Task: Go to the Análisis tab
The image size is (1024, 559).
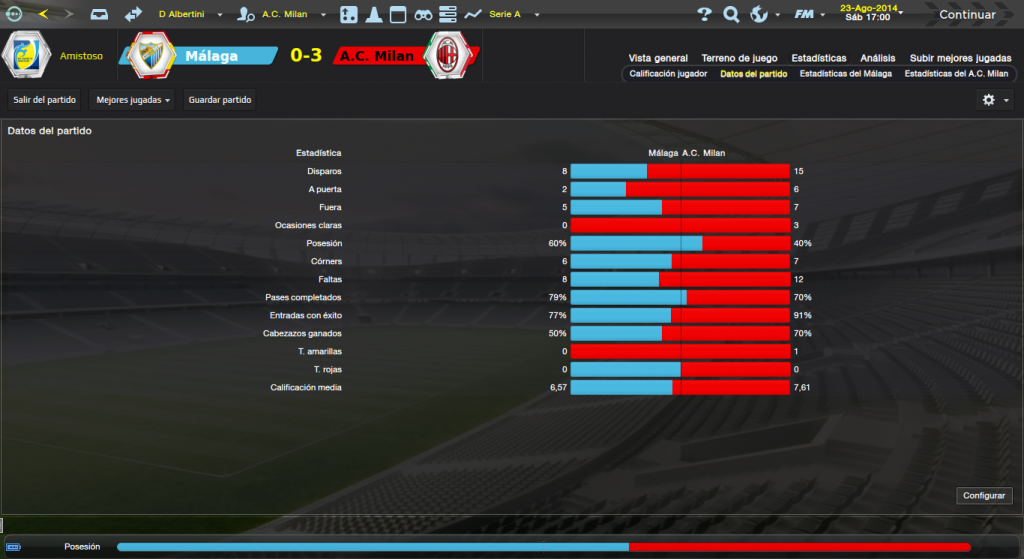Action: click(878, 58)
